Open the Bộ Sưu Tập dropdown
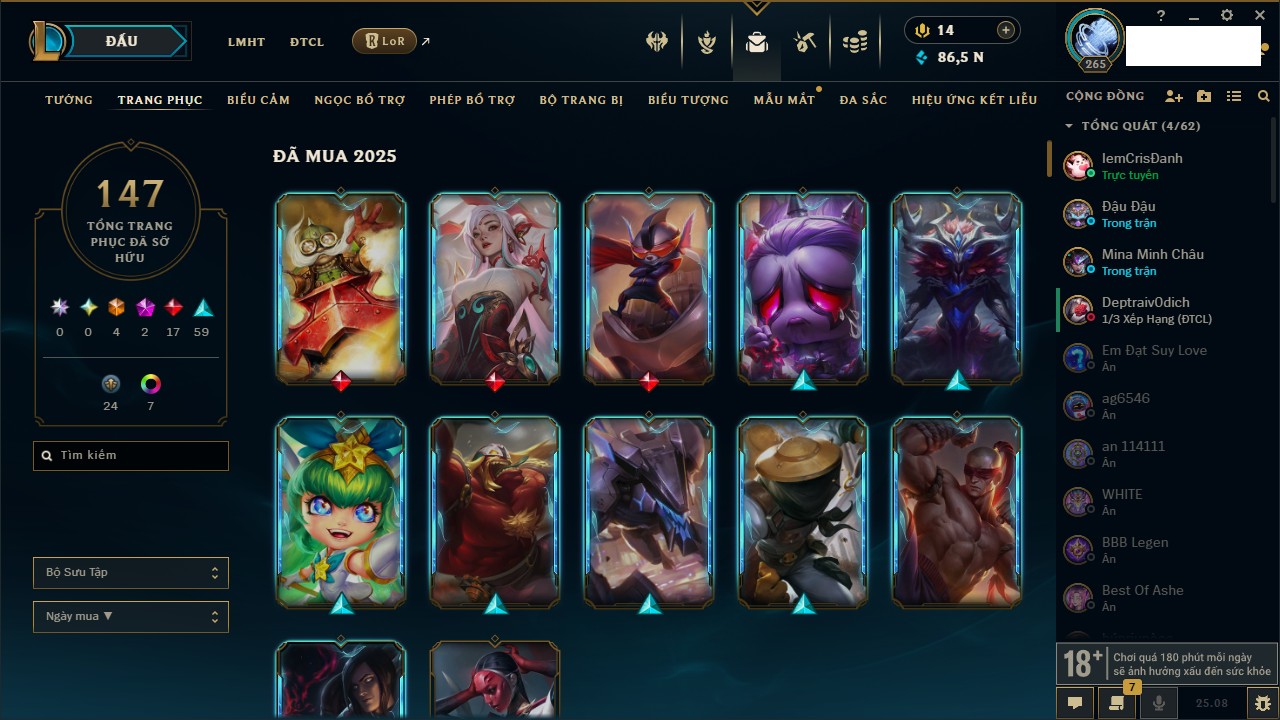 (x=131, y=573)
